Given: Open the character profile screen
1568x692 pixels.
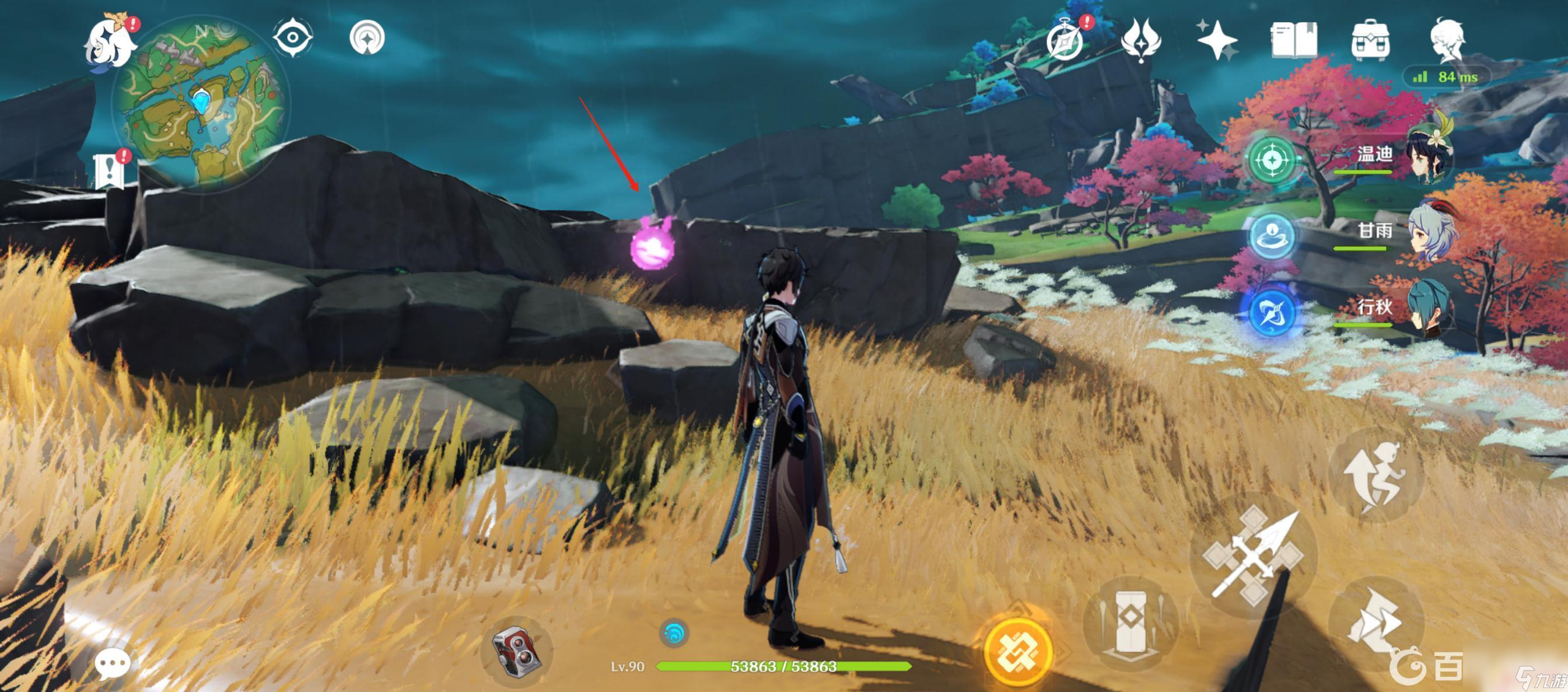Looking at the screenshot, I should tap(1447, 40).
